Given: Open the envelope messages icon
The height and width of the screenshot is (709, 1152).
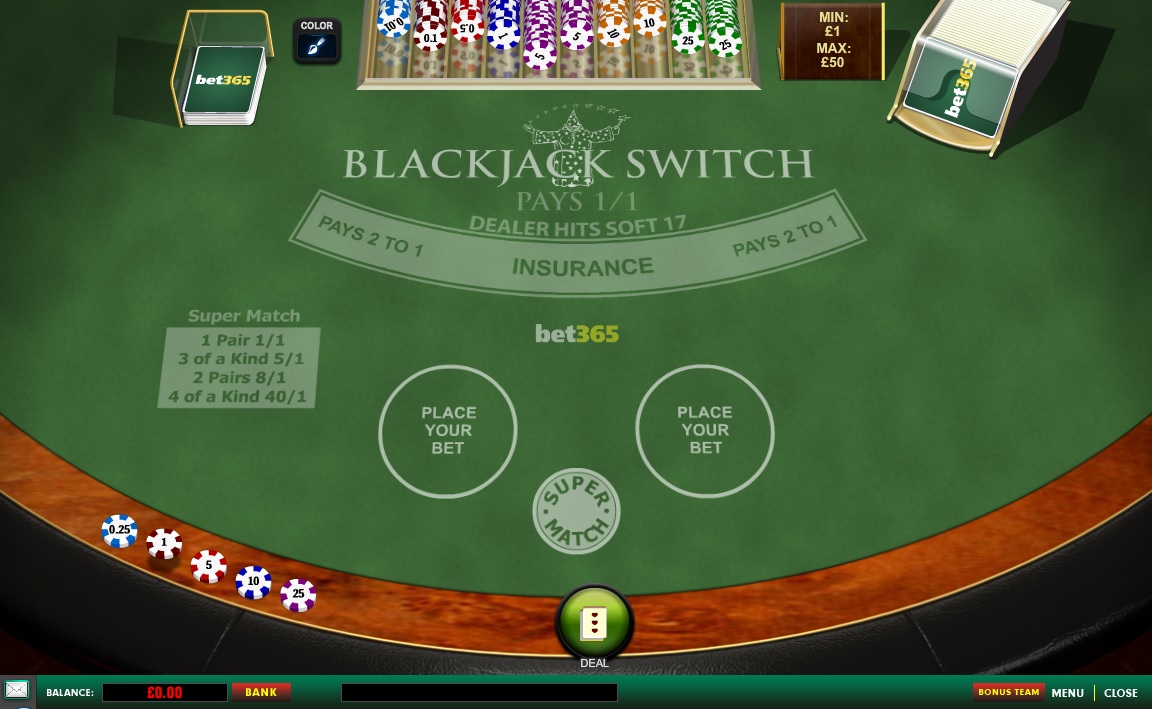Looking at the screenshot, I should [17, 690].
